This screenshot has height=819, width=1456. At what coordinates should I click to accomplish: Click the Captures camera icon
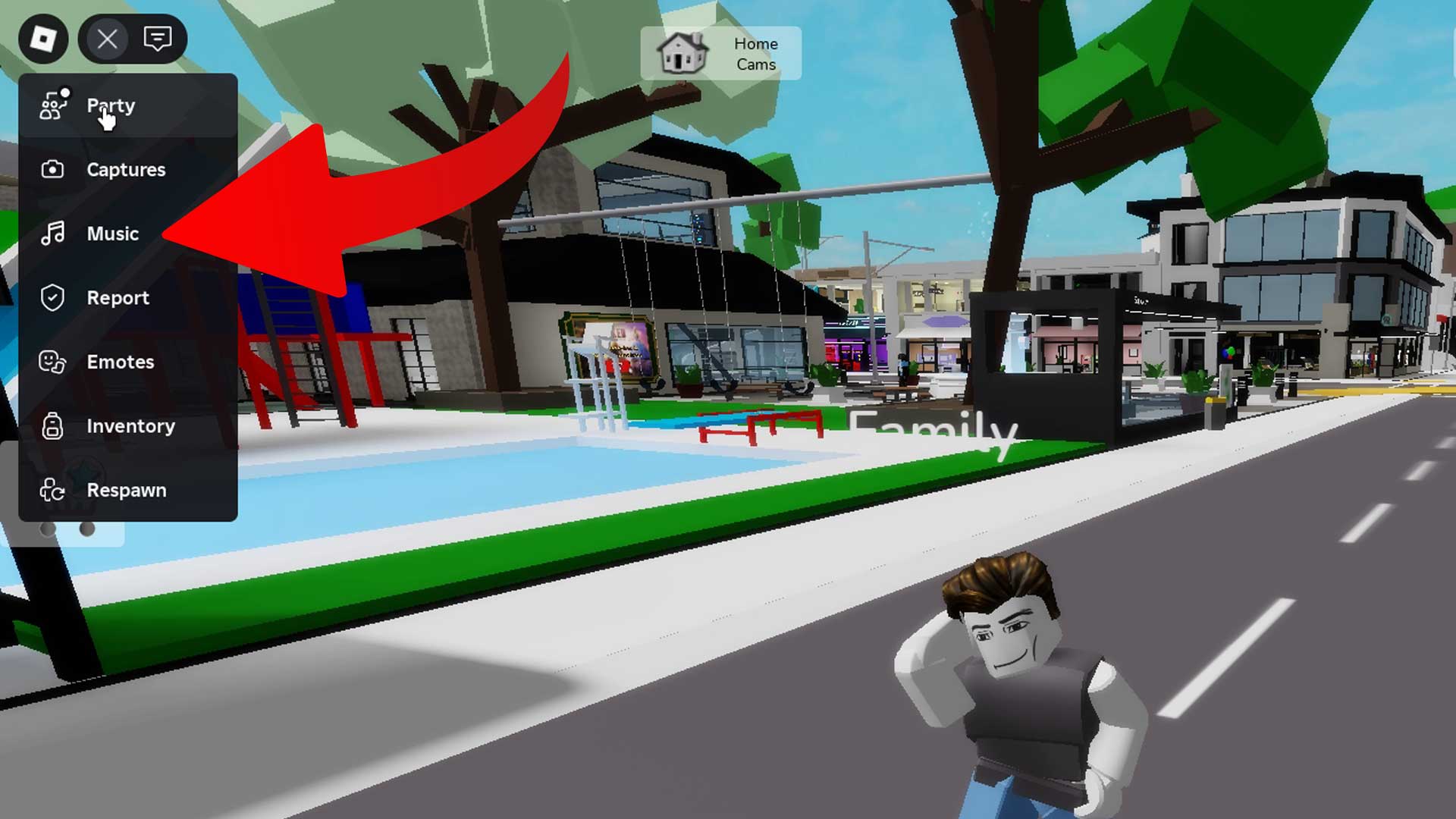pos(51,170)
